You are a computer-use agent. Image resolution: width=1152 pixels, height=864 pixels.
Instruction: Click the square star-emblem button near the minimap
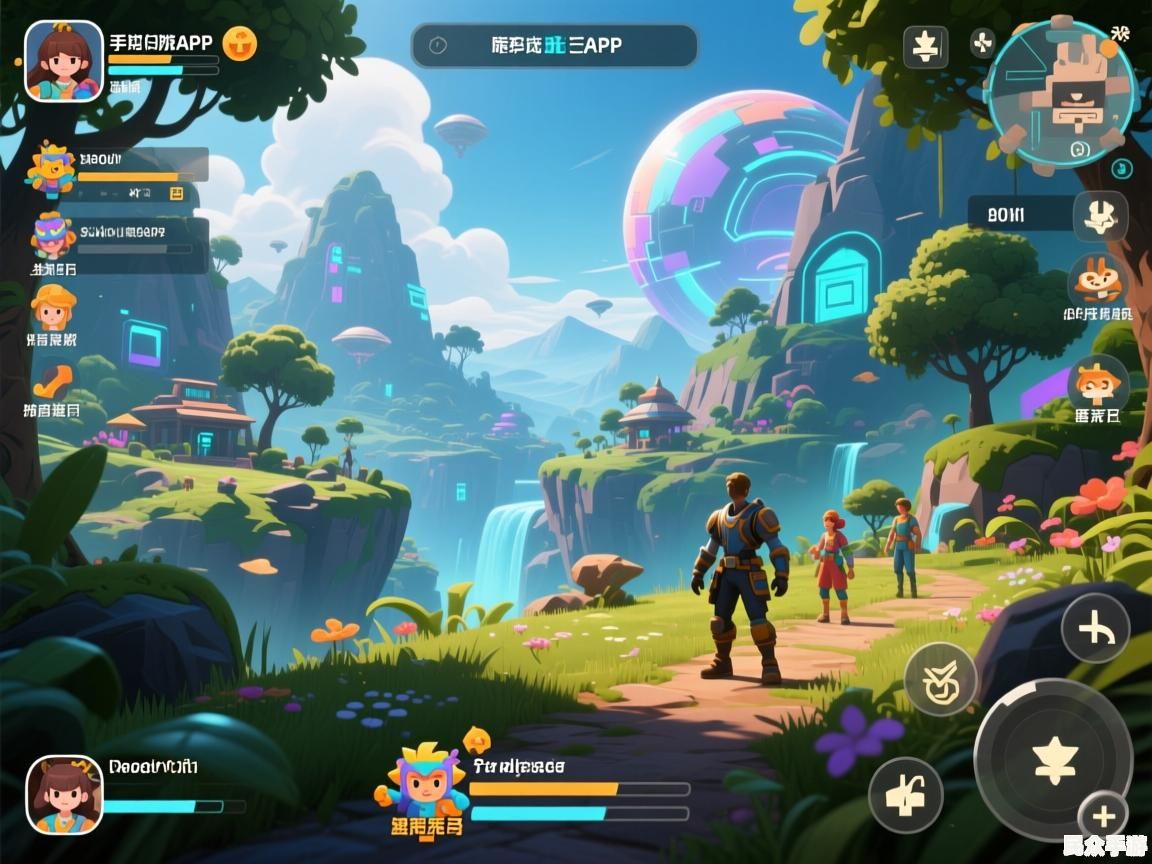(x=925, y=46)
